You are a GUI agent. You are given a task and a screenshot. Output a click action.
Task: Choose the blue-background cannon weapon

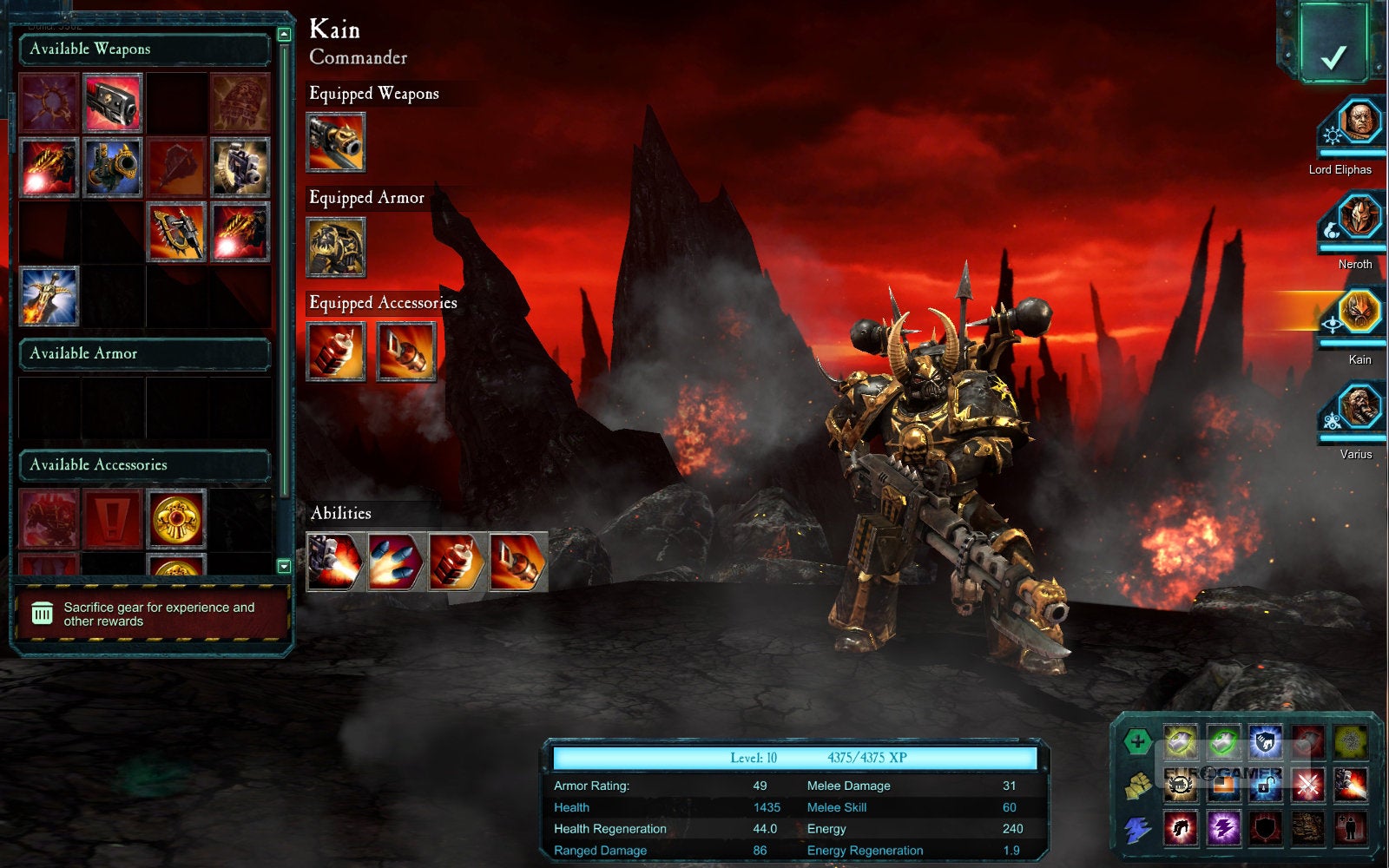pos(113,168)
